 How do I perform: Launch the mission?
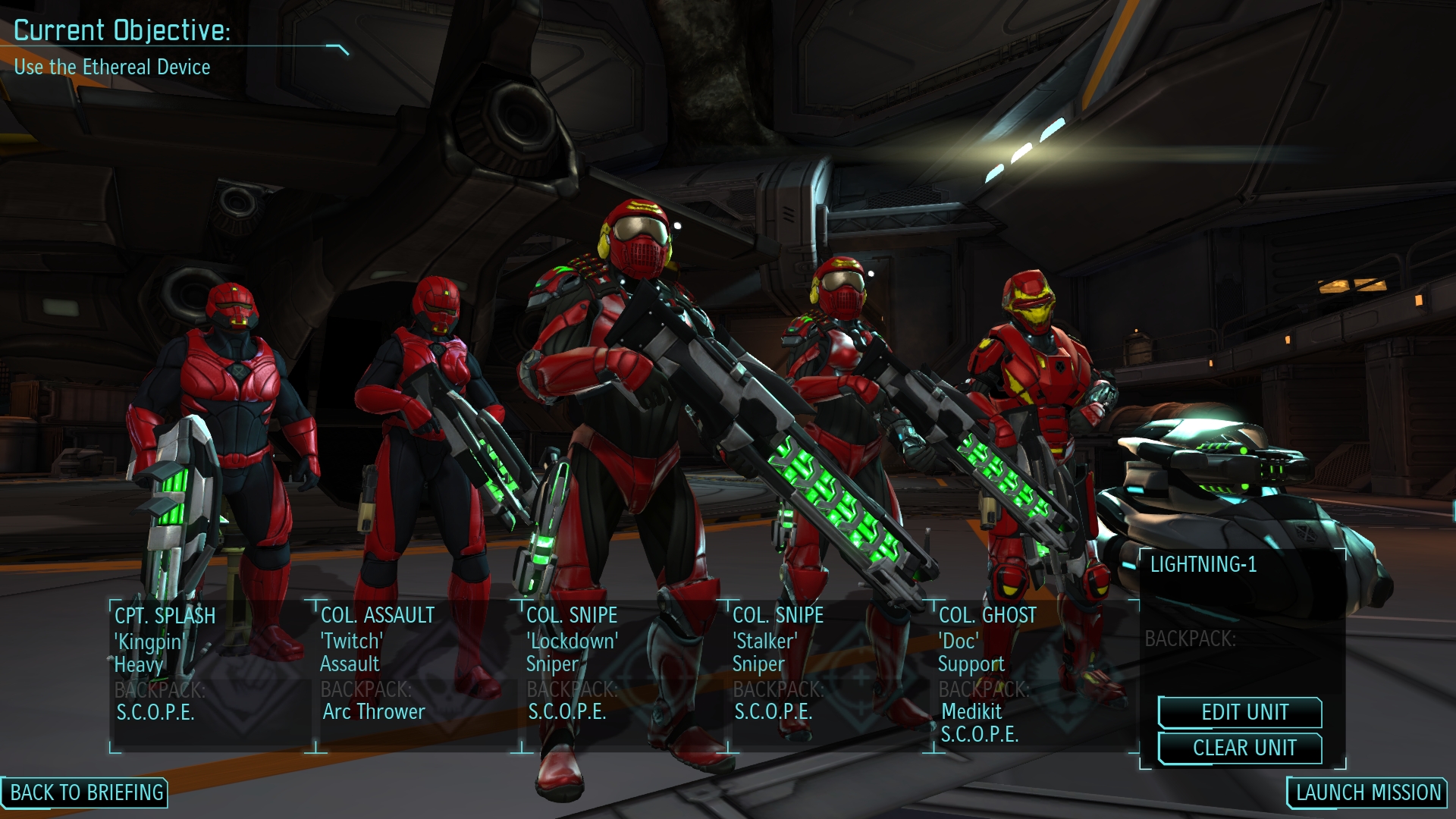coord(1367,792)
